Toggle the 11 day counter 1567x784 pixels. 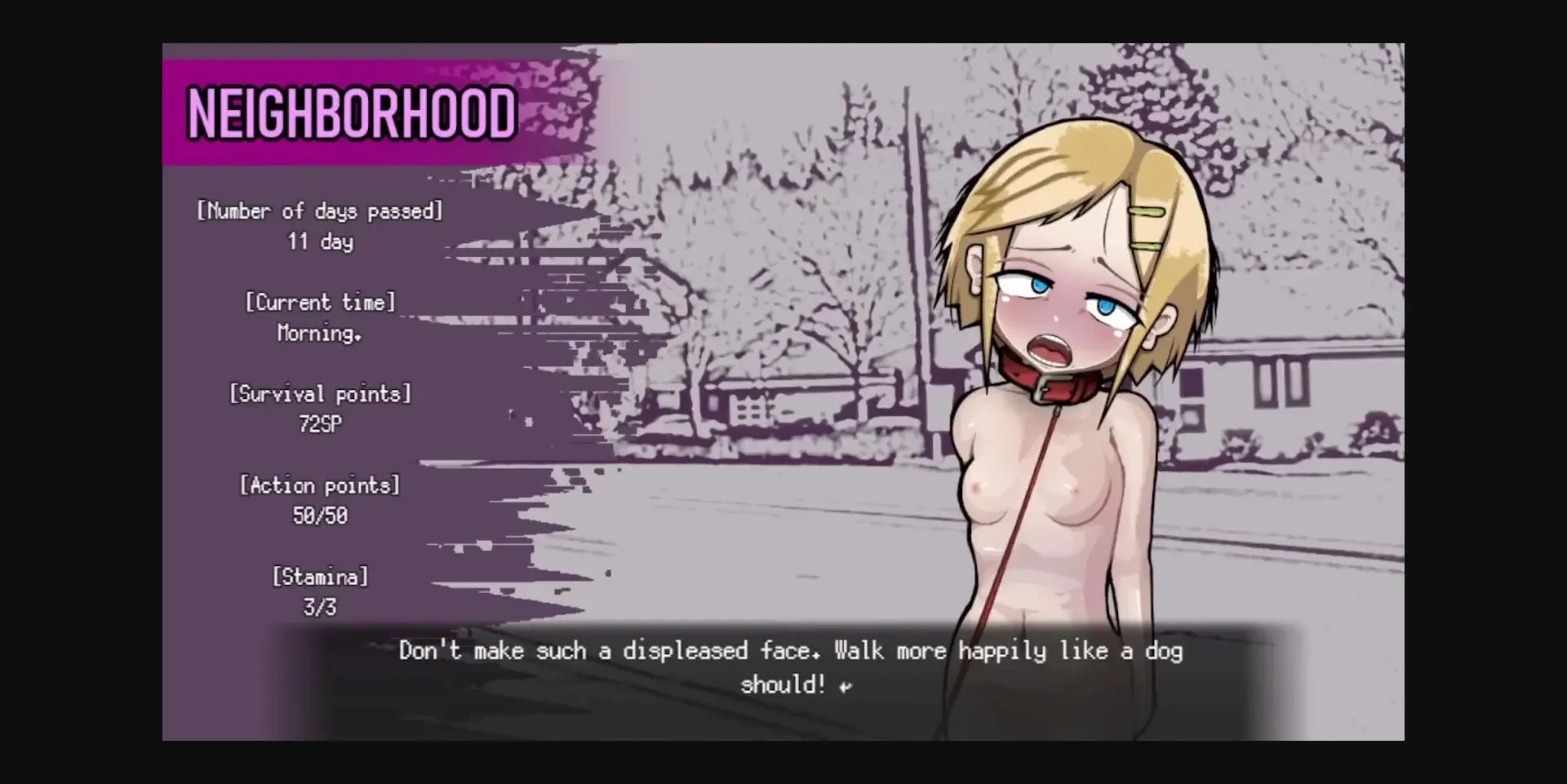[x=319, y=241]
